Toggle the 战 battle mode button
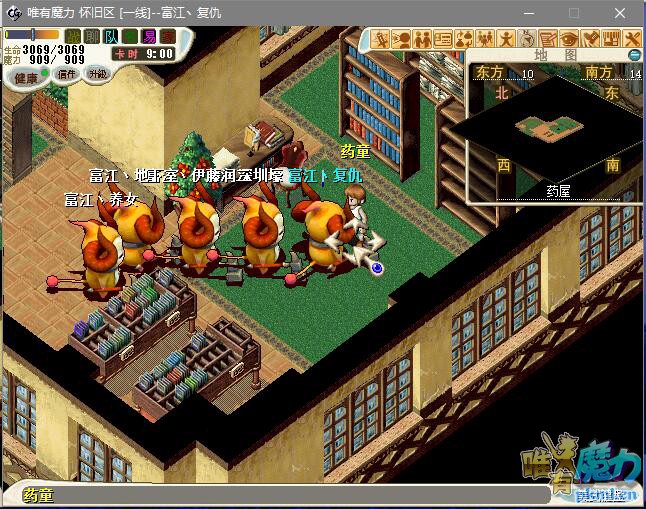The width and height of the screenshot is (646, 509). pos(73,36)
